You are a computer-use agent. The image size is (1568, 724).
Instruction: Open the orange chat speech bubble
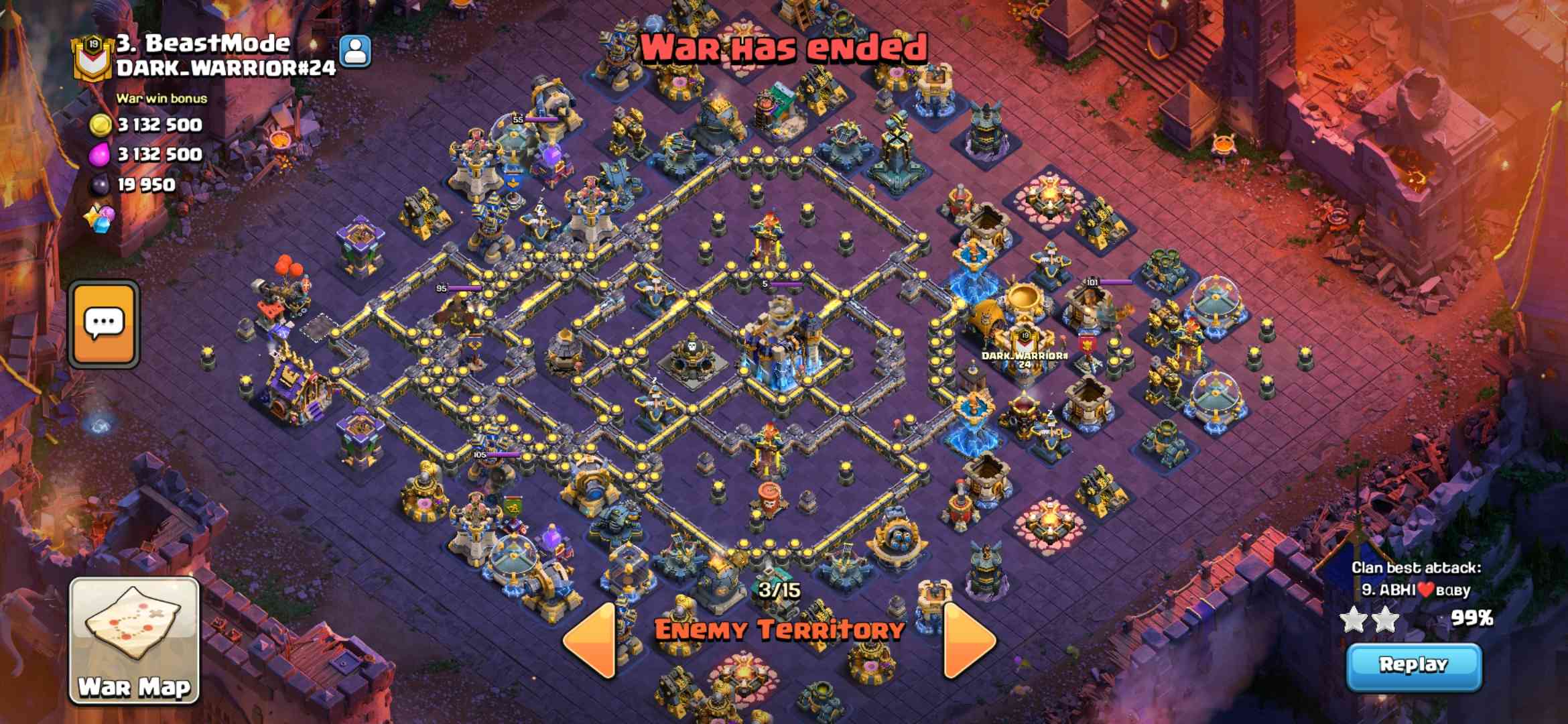(x=104, y=324)
